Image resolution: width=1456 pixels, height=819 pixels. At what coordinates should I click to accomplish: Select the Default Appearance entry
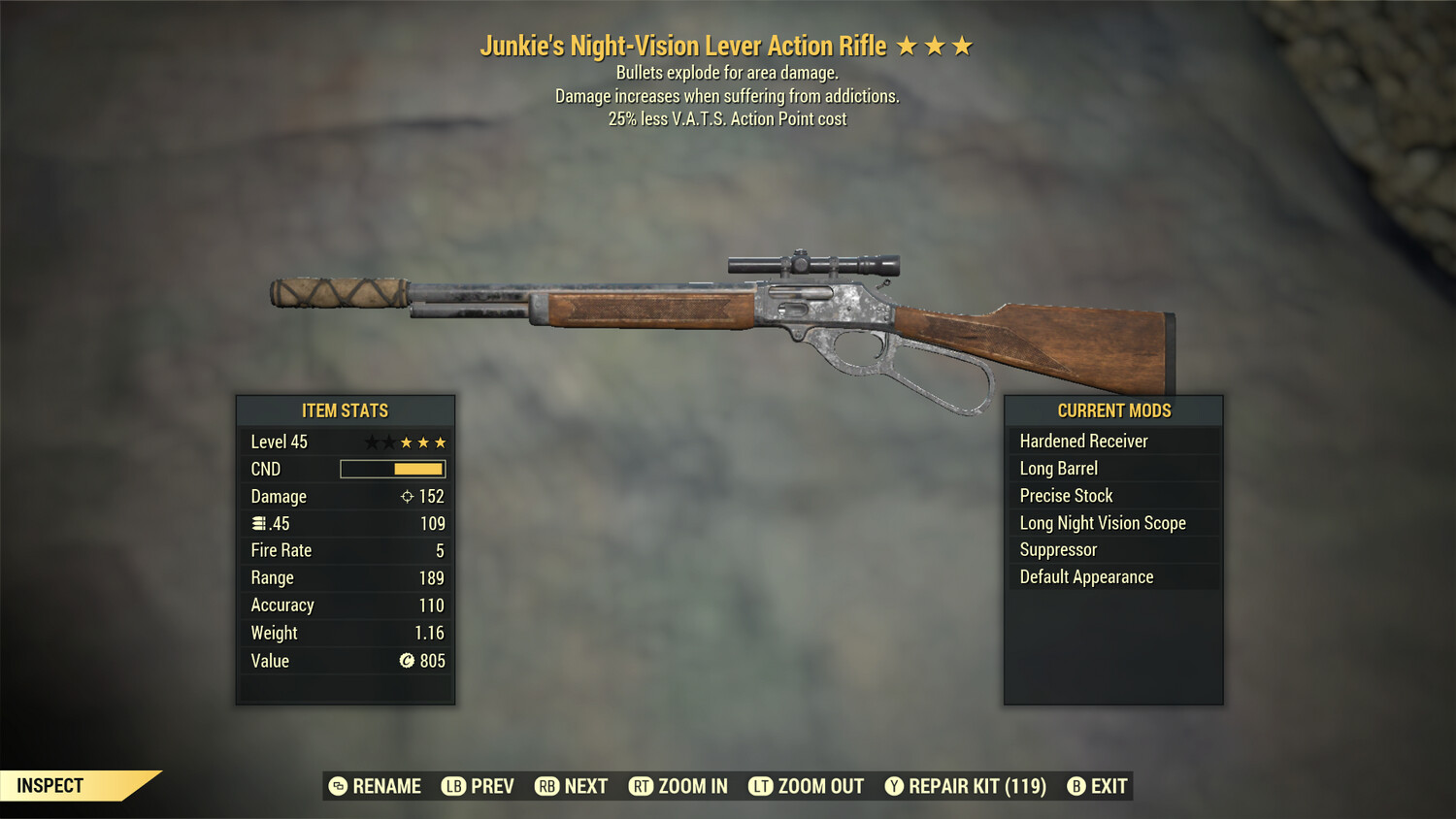click(1086, 576)
